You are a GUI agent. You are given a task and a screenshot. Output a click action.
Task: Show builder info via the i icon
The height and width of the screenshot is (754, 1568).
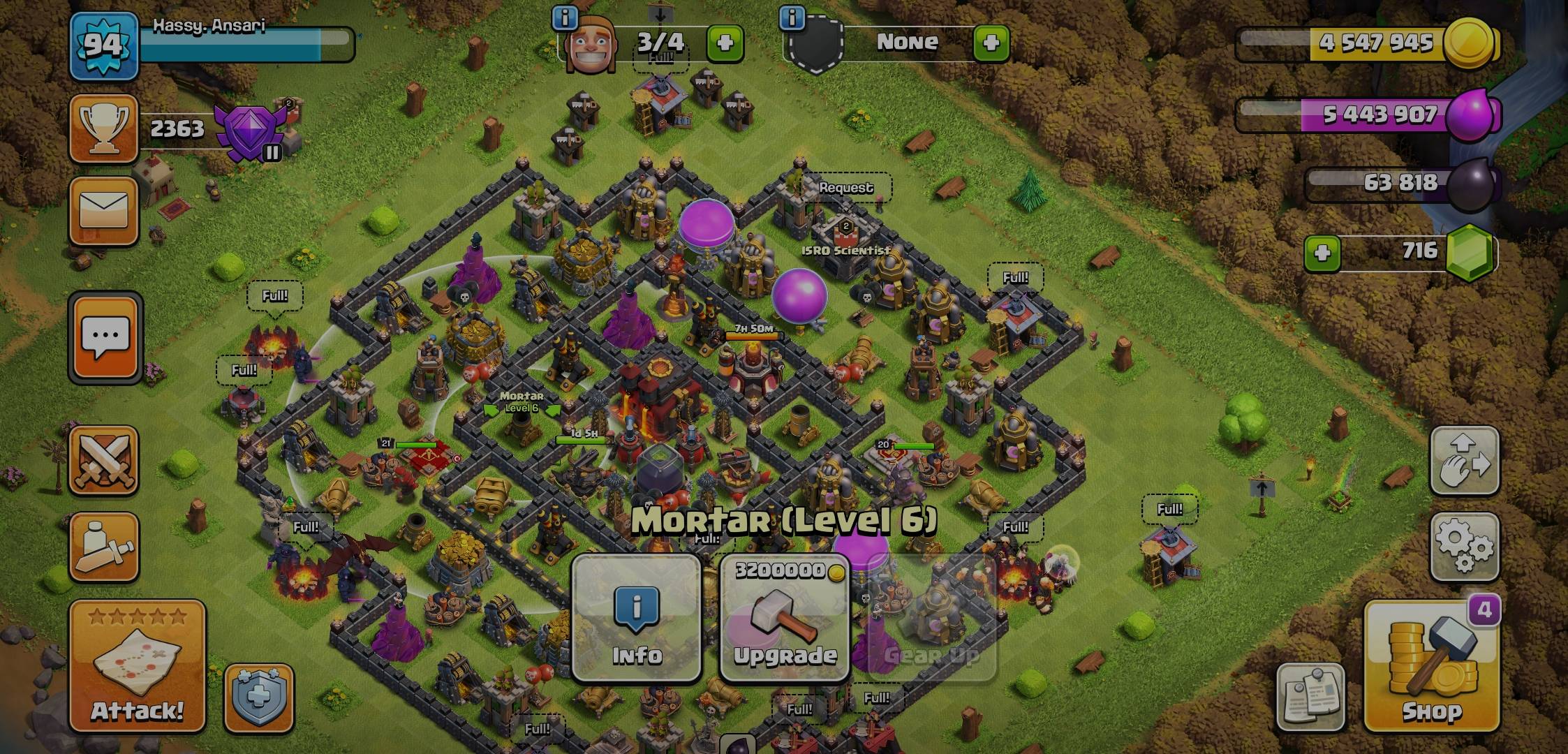coord(564,18)
